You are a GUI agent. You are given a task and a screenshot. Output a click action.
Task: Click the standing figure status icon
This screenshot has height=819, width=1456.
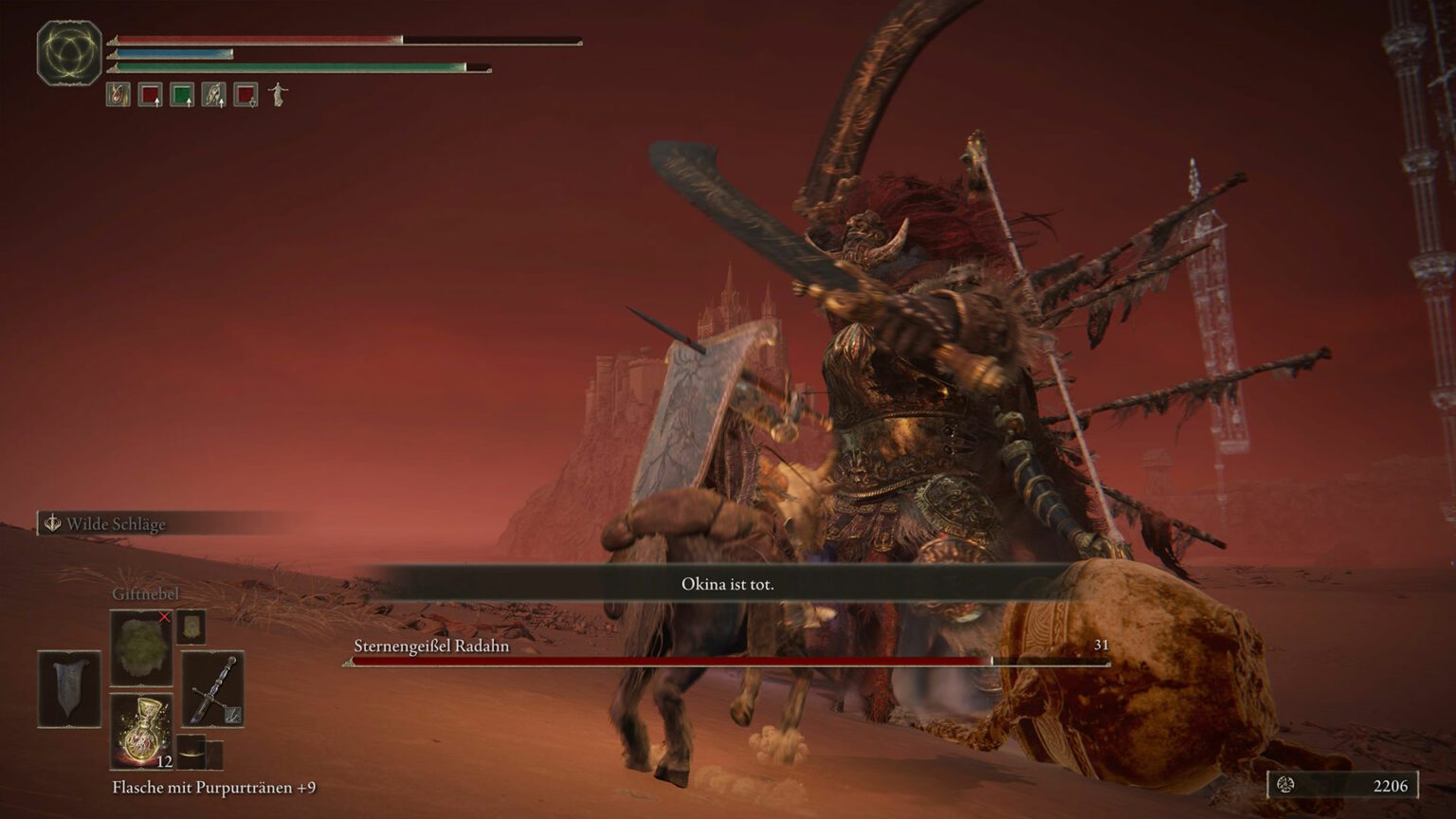[278, 94]
